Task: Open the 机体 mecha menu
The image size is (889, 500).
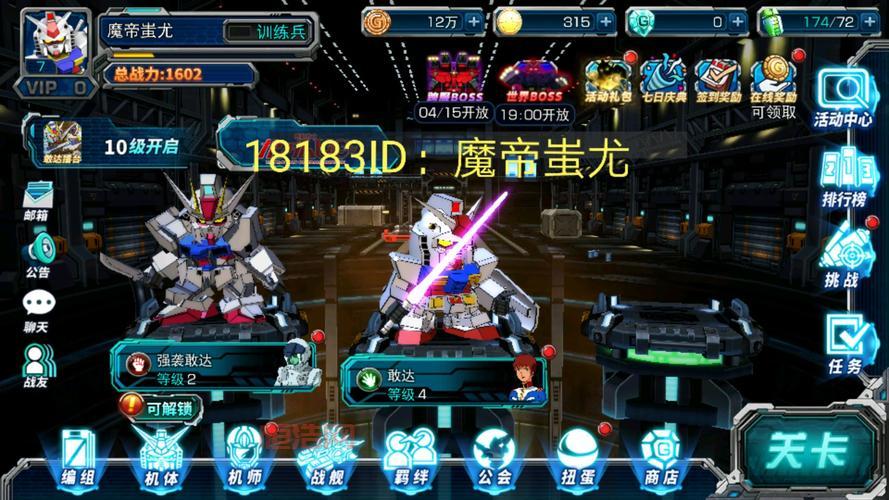Action: [x=160, y=456]
